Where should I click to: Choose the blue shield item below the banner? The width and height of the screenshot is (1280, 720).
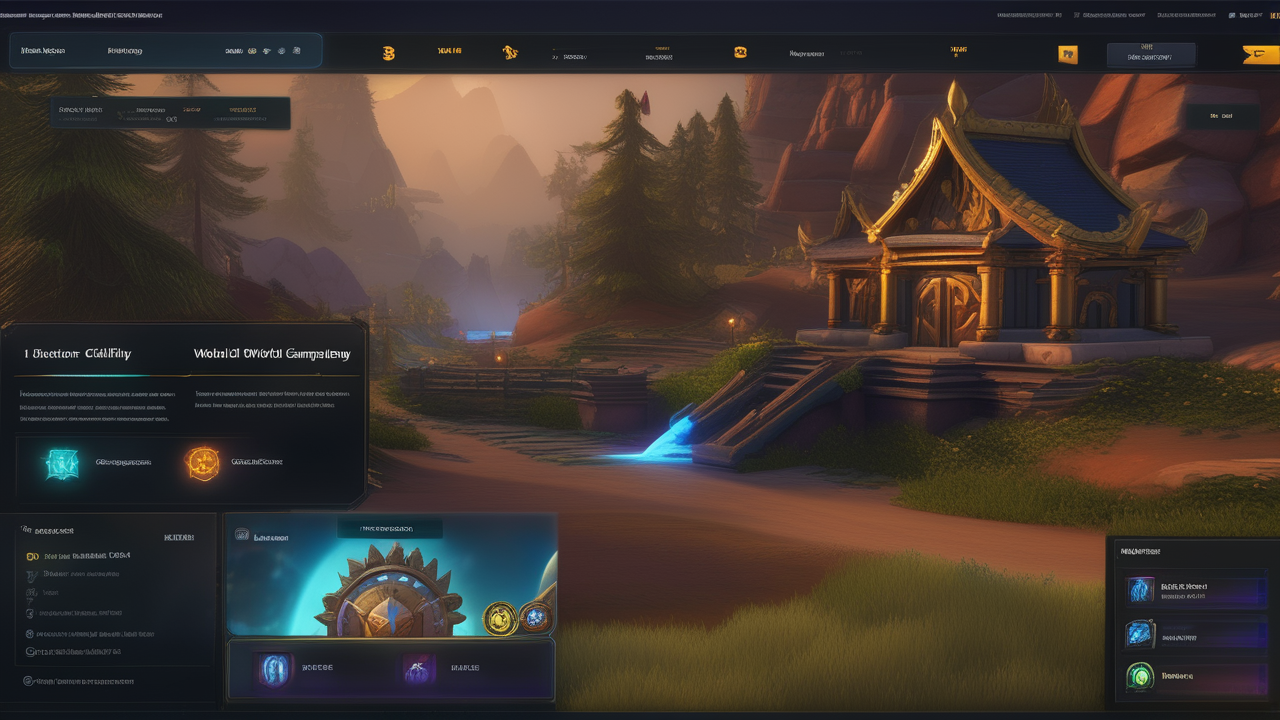click(274, 669)
